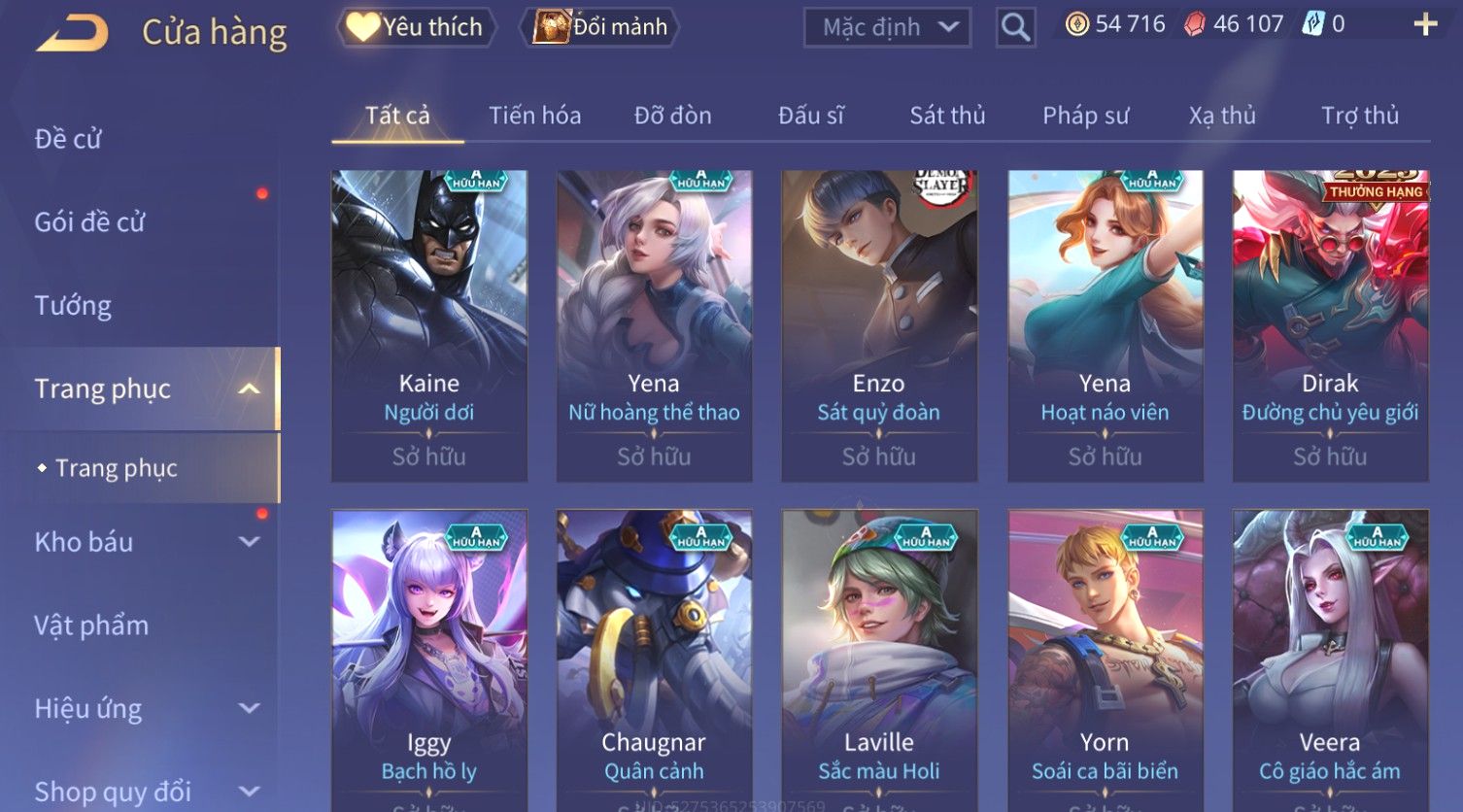Go back using the arrow button
Image resolution: width=1463 pixels, height=812 pixels.
coord(72,33)
